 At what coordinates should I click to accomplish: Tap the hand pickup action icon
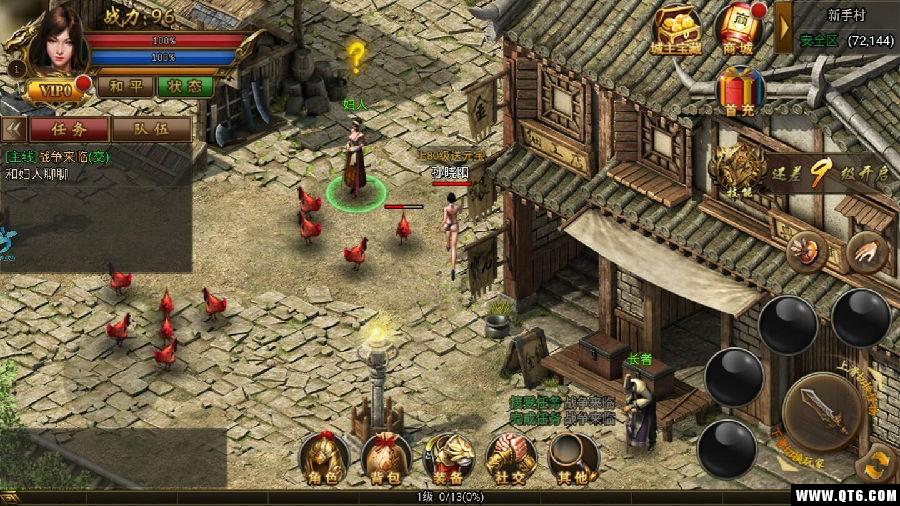(866, 252)
